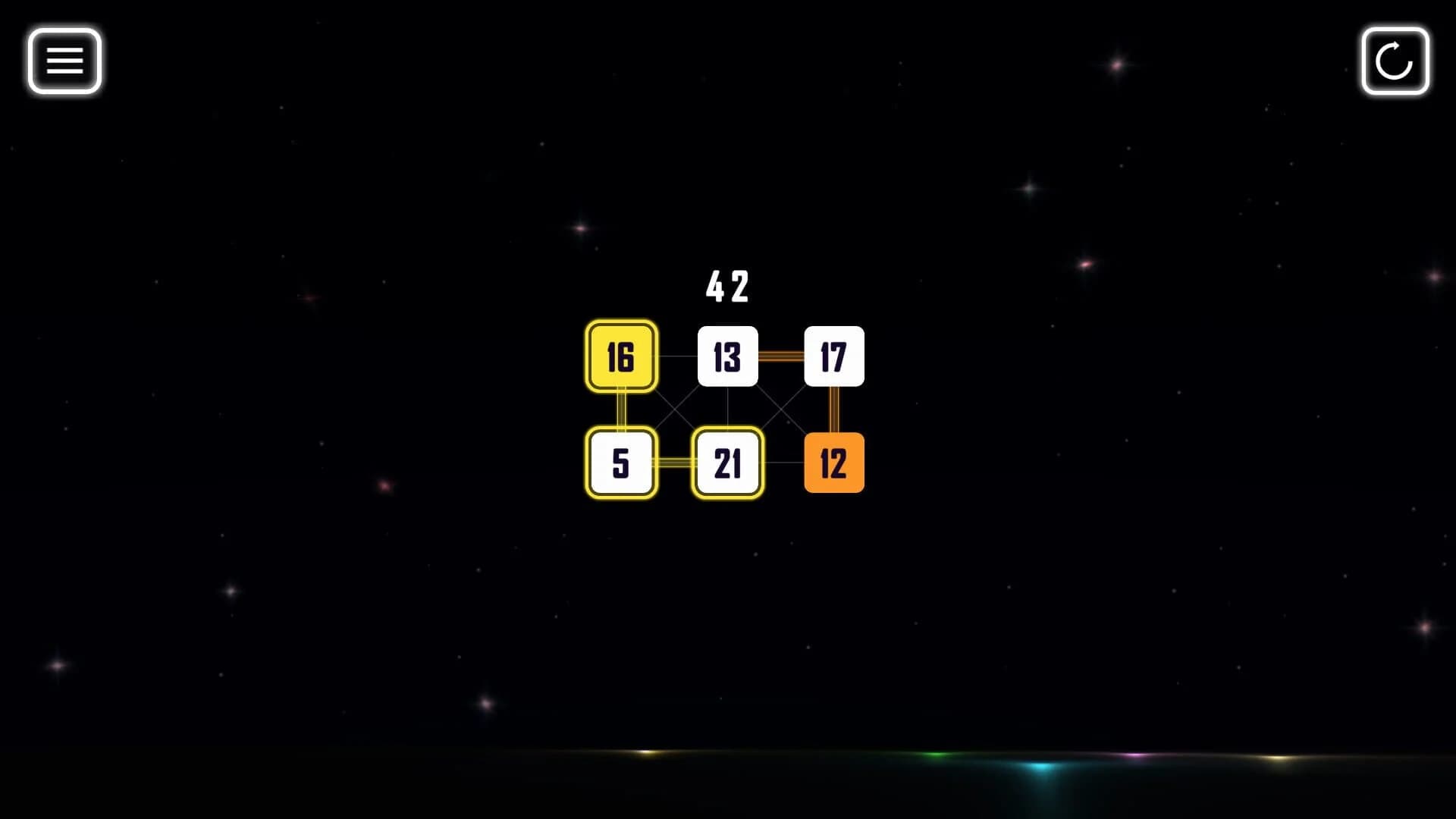Select the white 17 tile

pyautogui.click(x=833, y=358)
